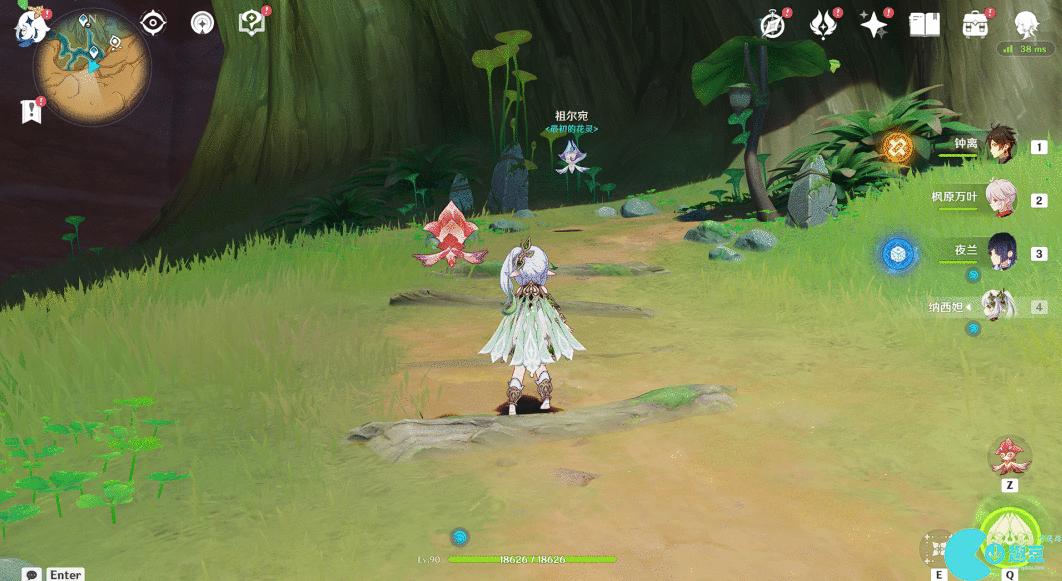
Task: Activate the elemental skill icon
Action: 939,548
